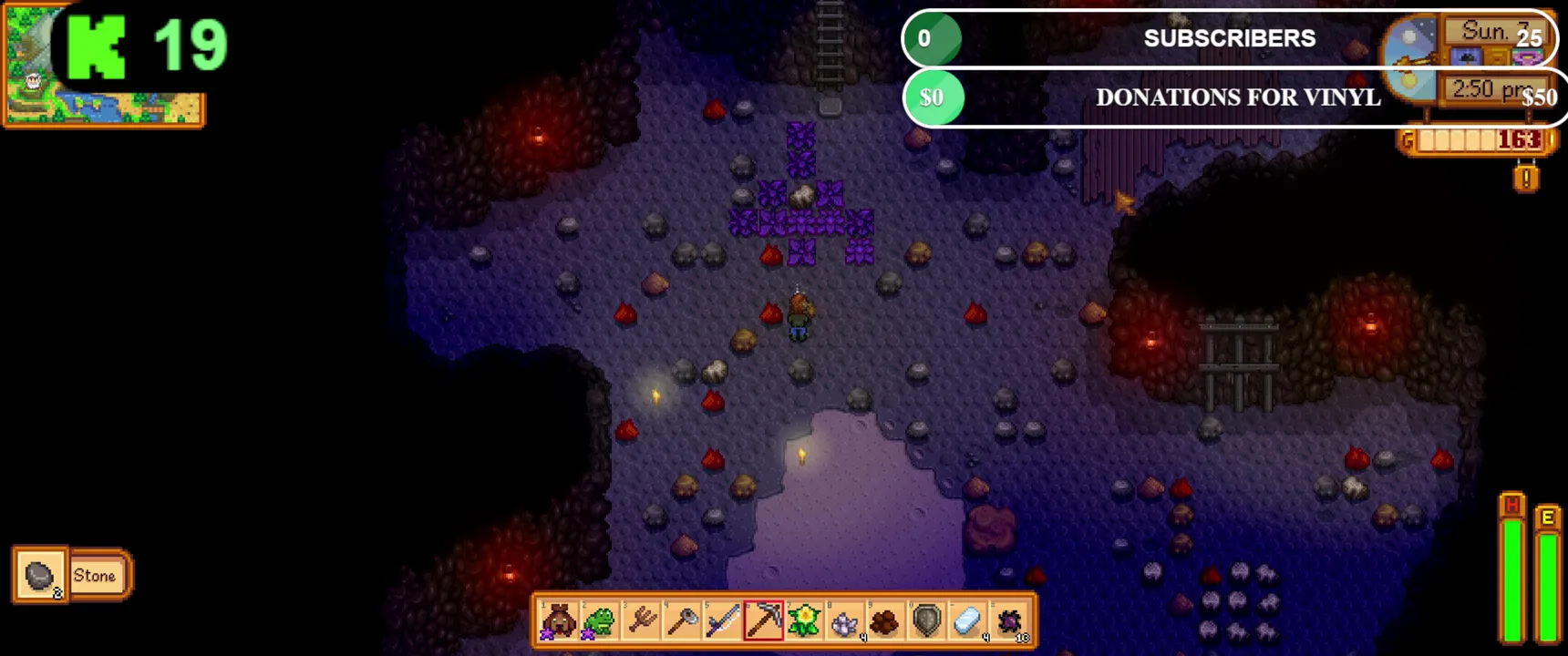Open the journal exclamation mark icon
The height and width of the screenshot is (656, 1568).
(x=1526, y=178)
